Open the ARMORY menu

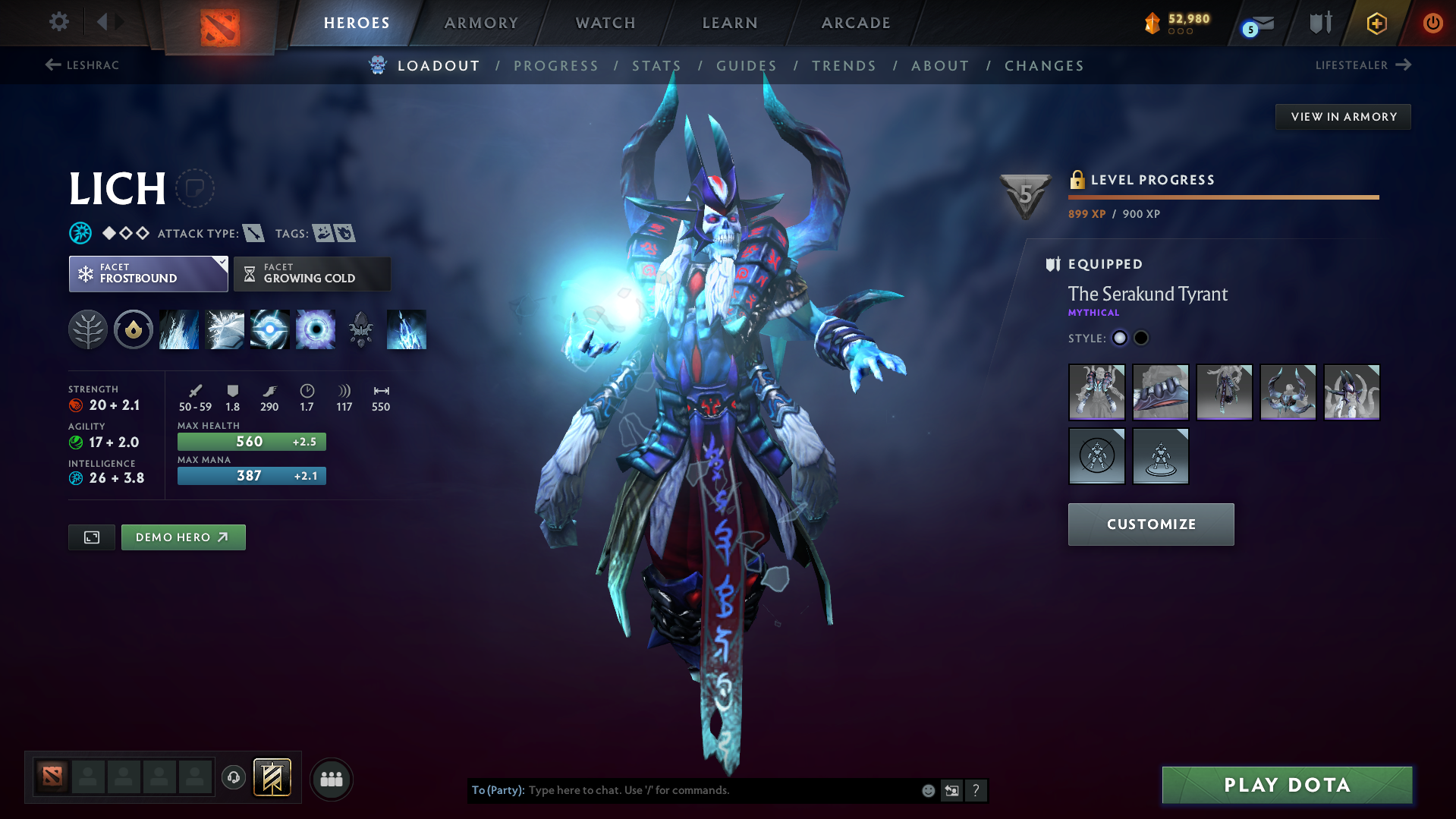coord(481,23)
